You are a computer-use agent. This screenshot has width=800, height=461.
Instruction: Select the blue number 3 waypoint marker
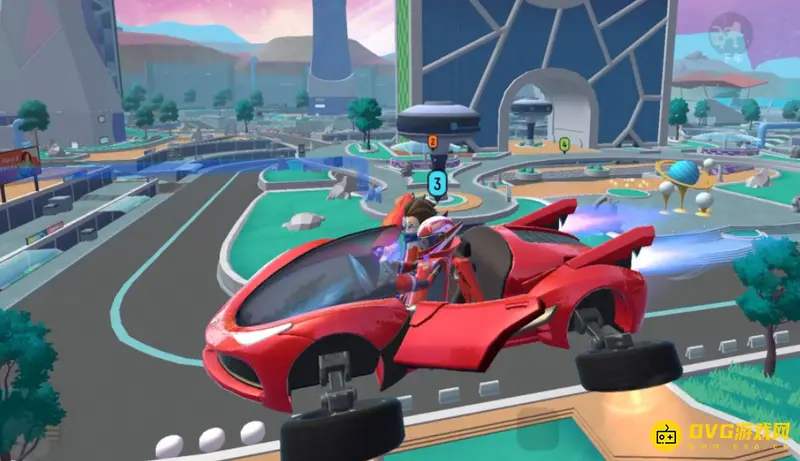coord(436,182)
